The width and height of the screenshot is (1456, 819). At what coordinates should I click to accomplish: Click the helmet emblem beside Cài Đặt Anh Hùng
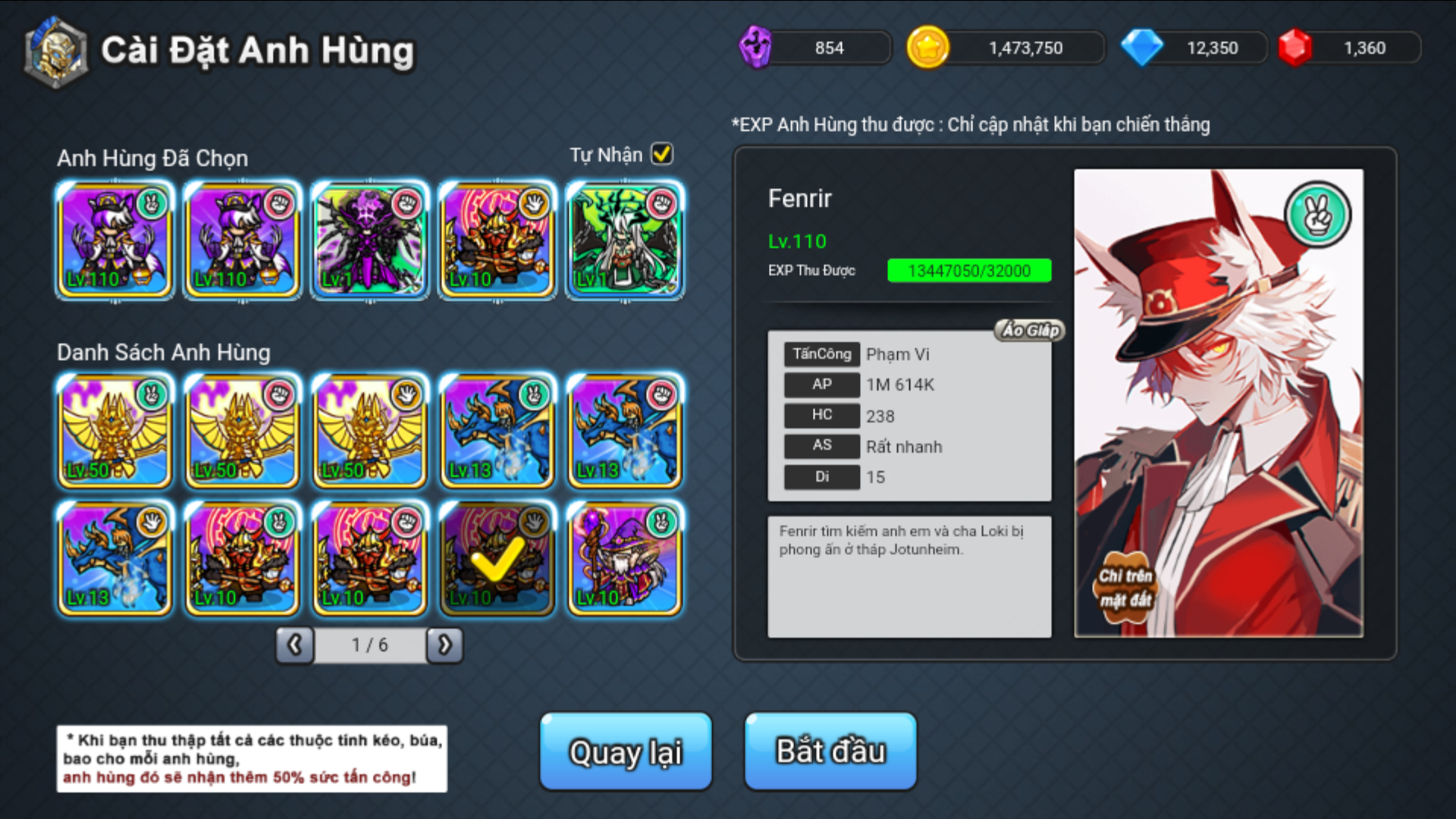click(x=55, y=51)
